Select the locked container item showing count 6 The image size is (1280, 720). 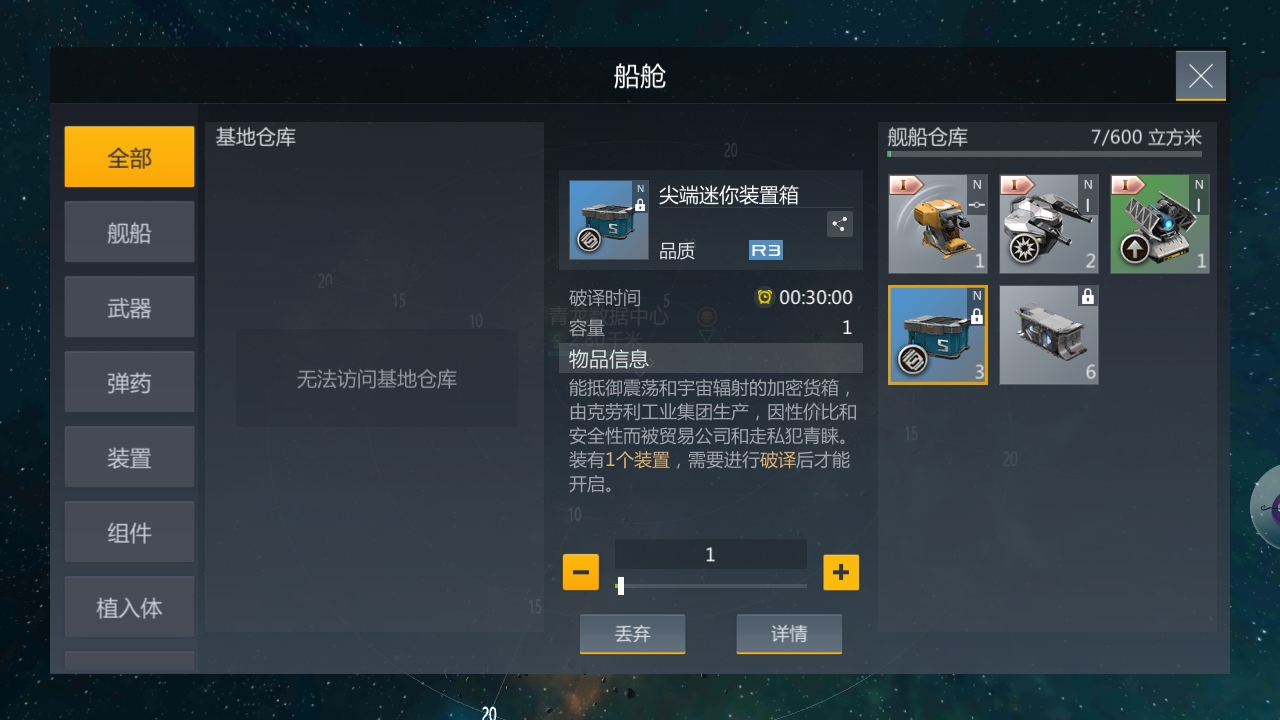(x=1048, y=334)
